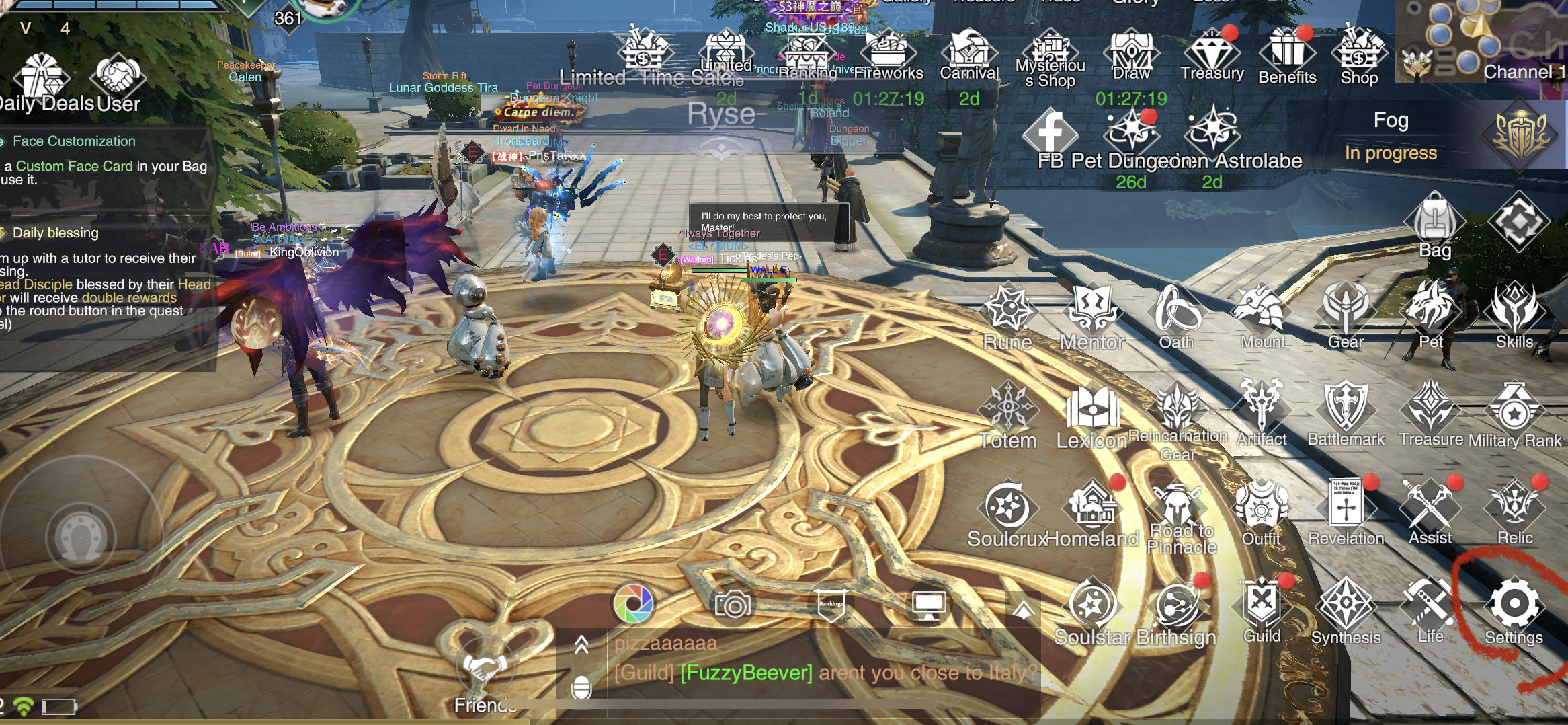Claim rewards in the Benefits menu
Viewport: 1568px width, 725px height.
1286,50
